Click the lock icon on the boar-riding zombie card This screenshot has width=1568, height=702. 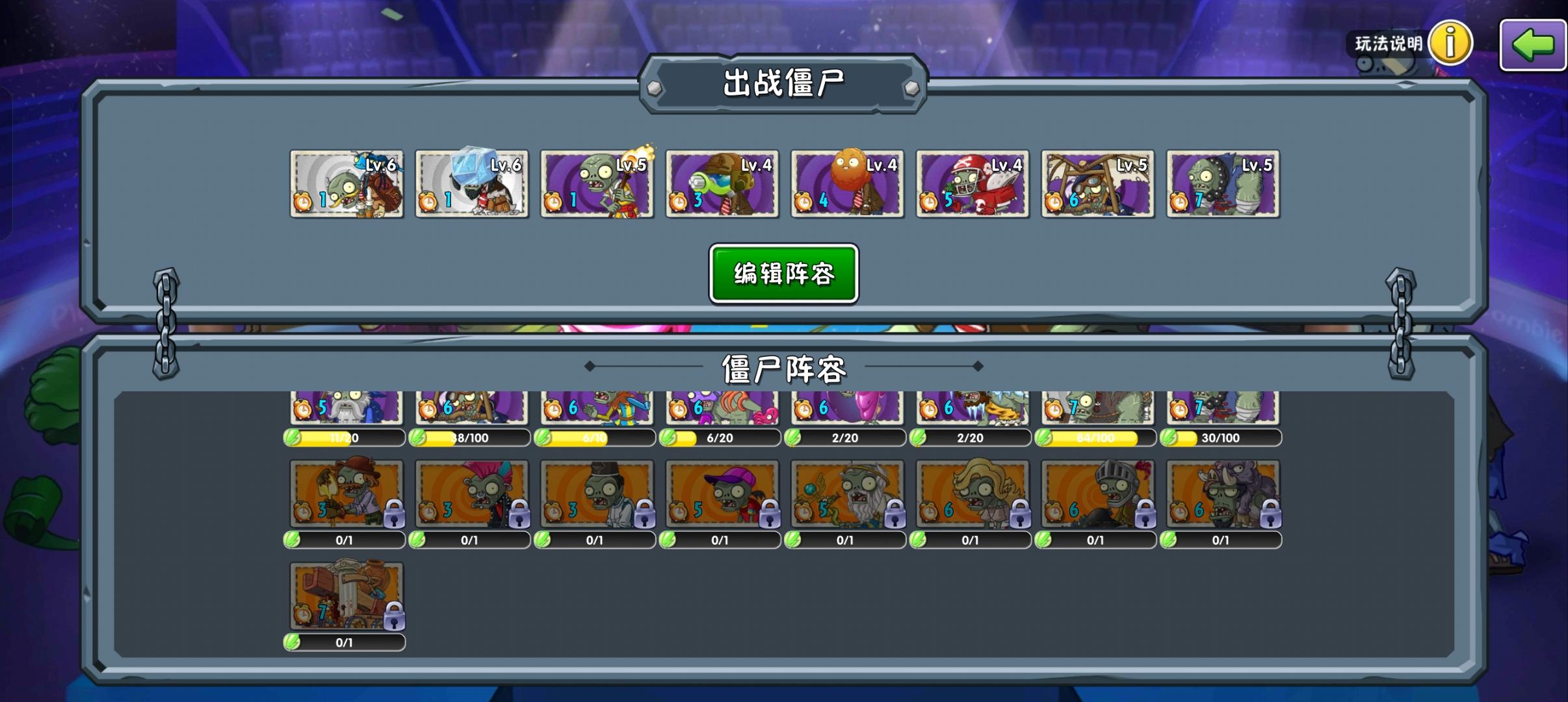click(1269, 514)
